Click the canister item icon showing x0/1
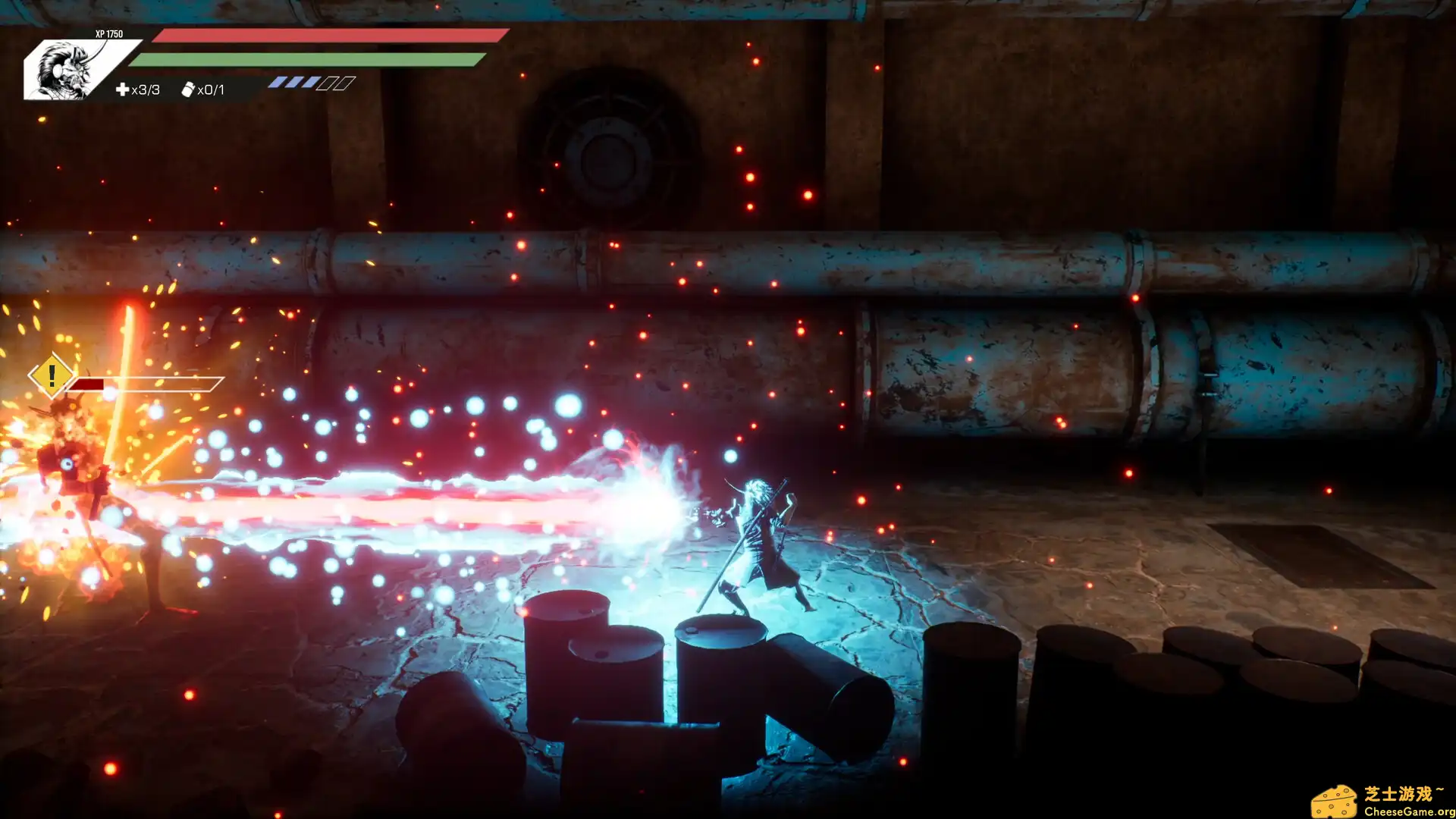The width and height of the screenshot is (1456, 819). [x=187, y=89]
